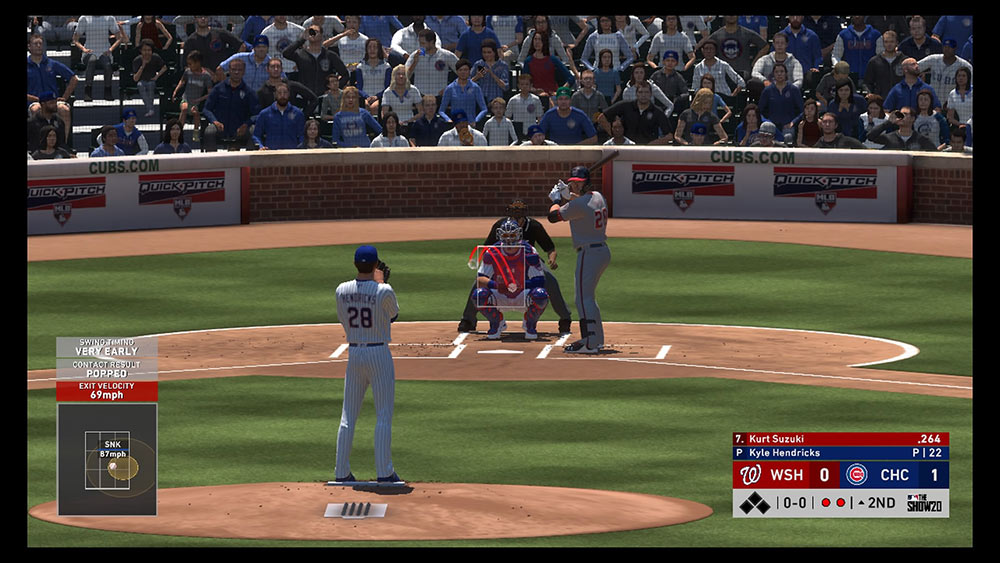Select the pitch location tracker panel
Image resolution: width=1000 pixels, height=563 pixels.
point(107,459)
